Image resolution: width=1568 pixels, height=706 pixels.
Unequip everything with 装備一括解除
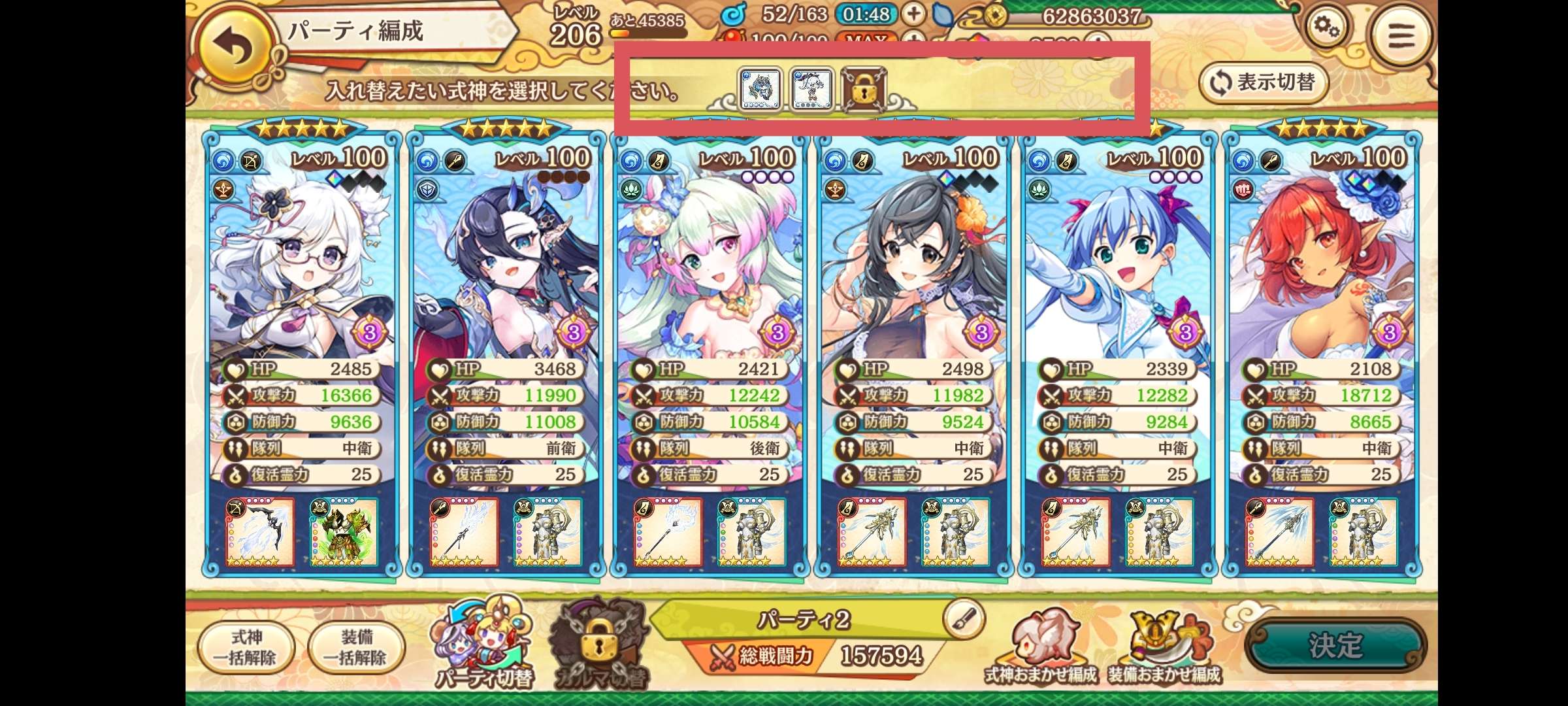356,647
